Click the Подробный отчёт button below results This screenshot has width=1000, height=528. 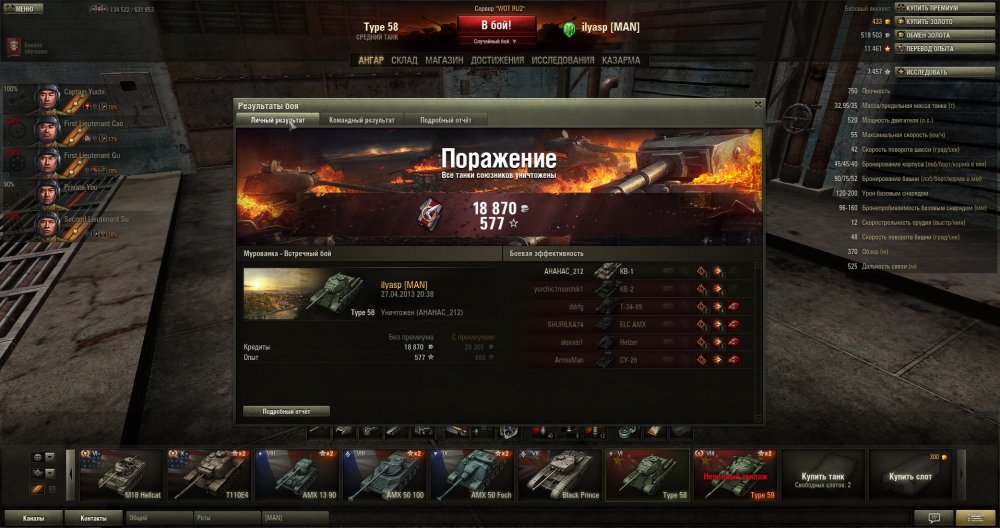(x=286, y=411)
